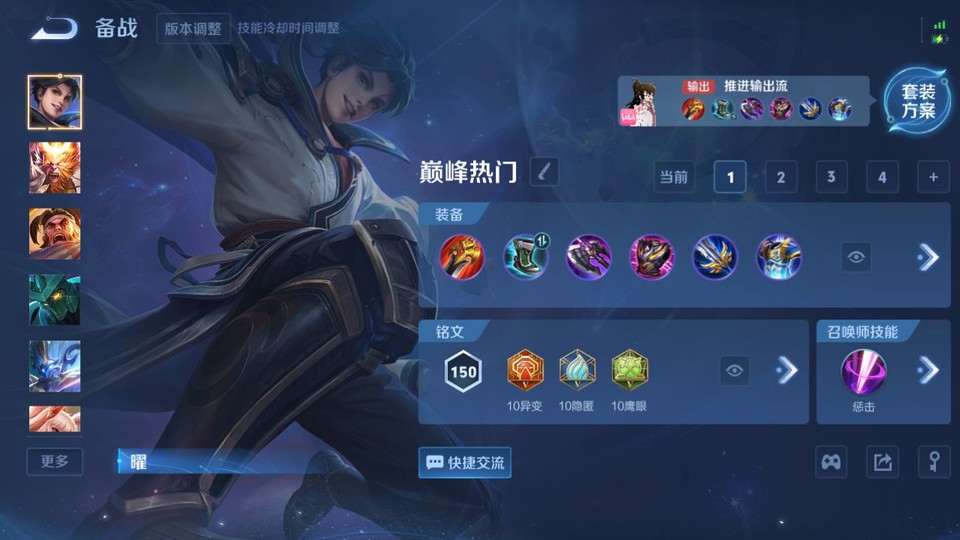Click the edit pencil beside 巅峰热门
960x540 pixels.
[543, 172]
